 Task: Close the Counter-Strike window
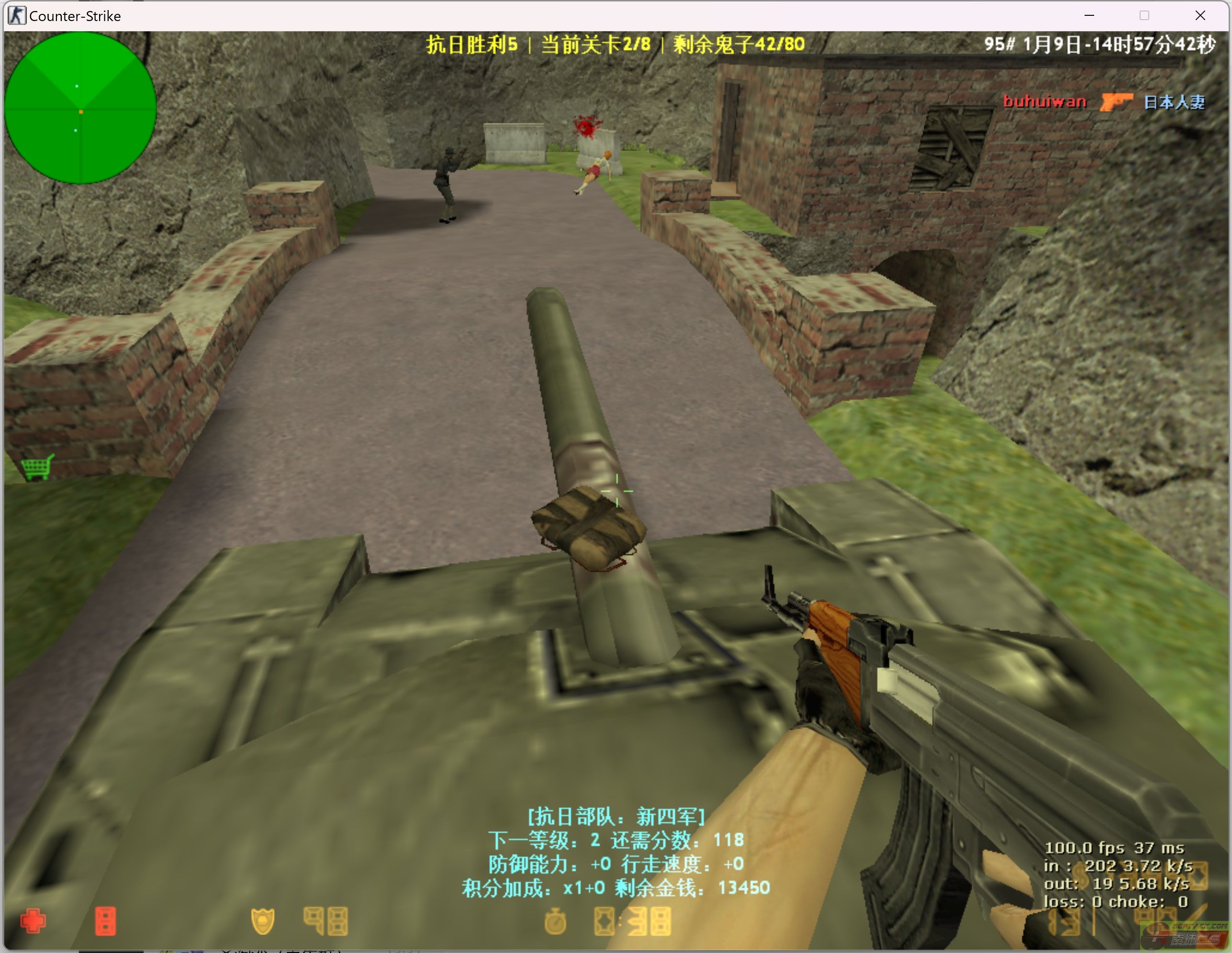click(x=1200, y=16)
